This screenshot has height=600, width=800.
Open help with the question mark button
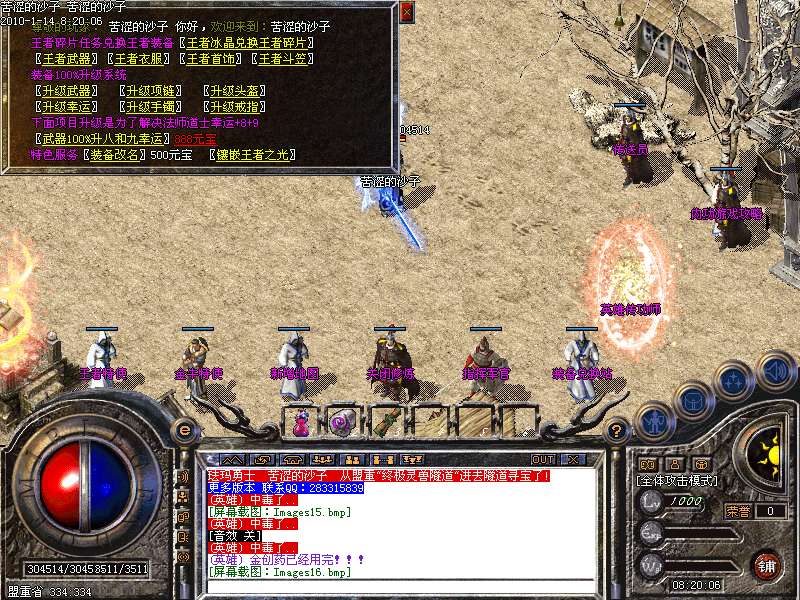[x=617, y=430]
